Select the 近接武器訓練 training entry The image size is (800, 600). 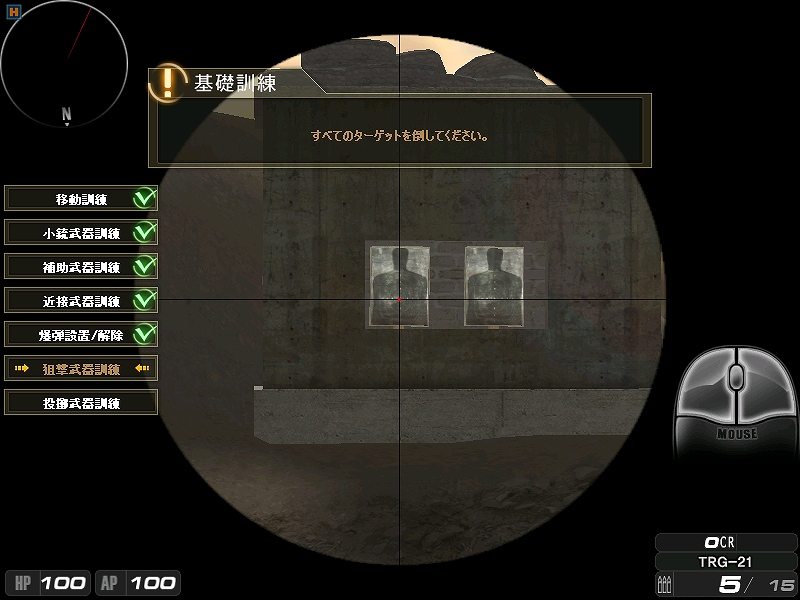click(81, 301)
